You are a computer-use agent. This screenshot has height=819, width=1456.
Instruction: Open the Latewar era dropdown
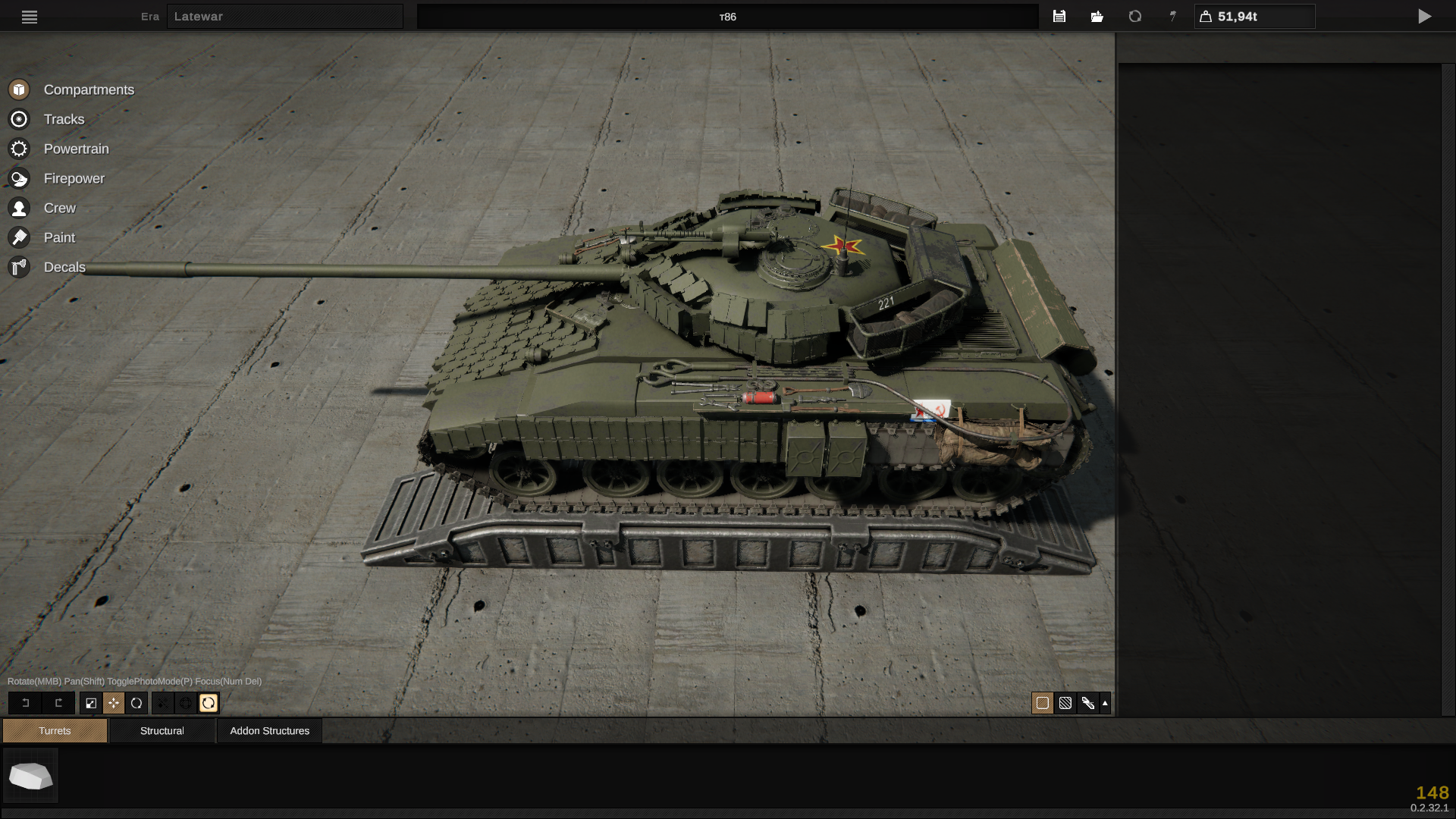coord(285,16)
